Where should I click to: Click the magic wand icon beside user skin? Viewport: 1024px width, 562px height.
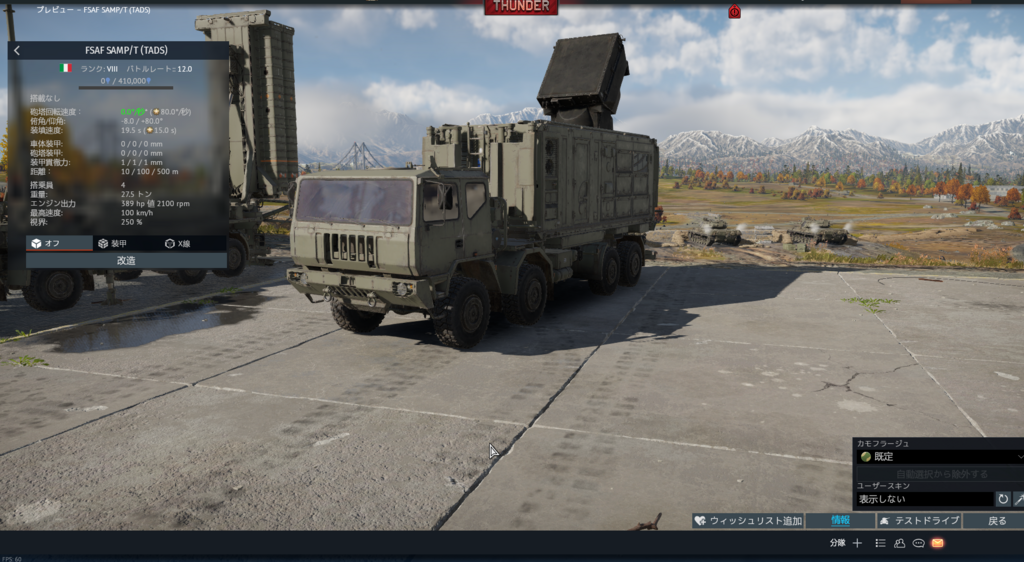click(x=1018, y=498)
